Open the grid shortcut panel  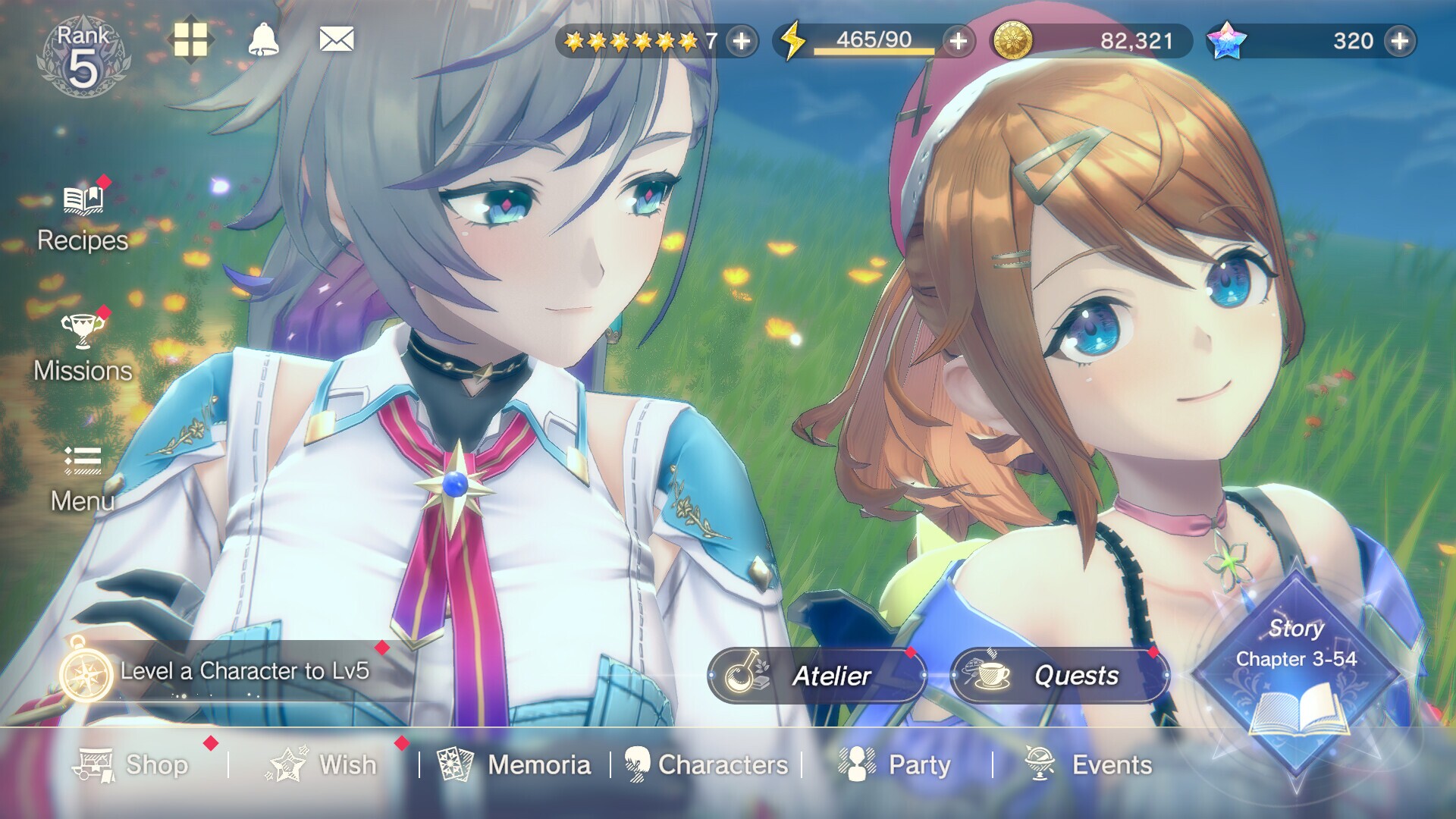point(193,39)
